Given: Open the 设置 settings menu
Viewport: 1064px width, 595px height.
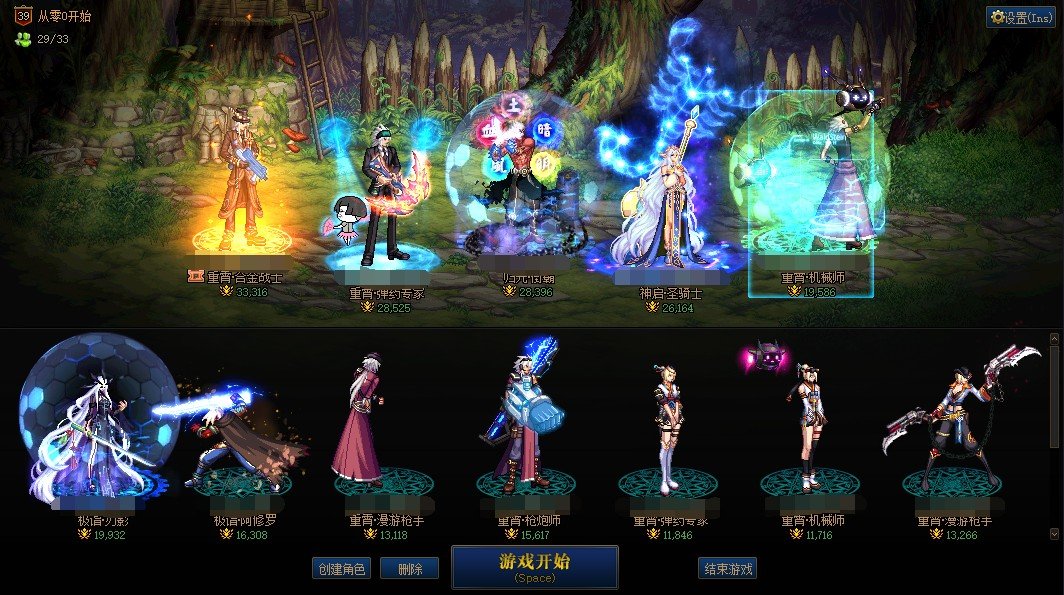Looking at the screenshot, I should [1021, 17].
